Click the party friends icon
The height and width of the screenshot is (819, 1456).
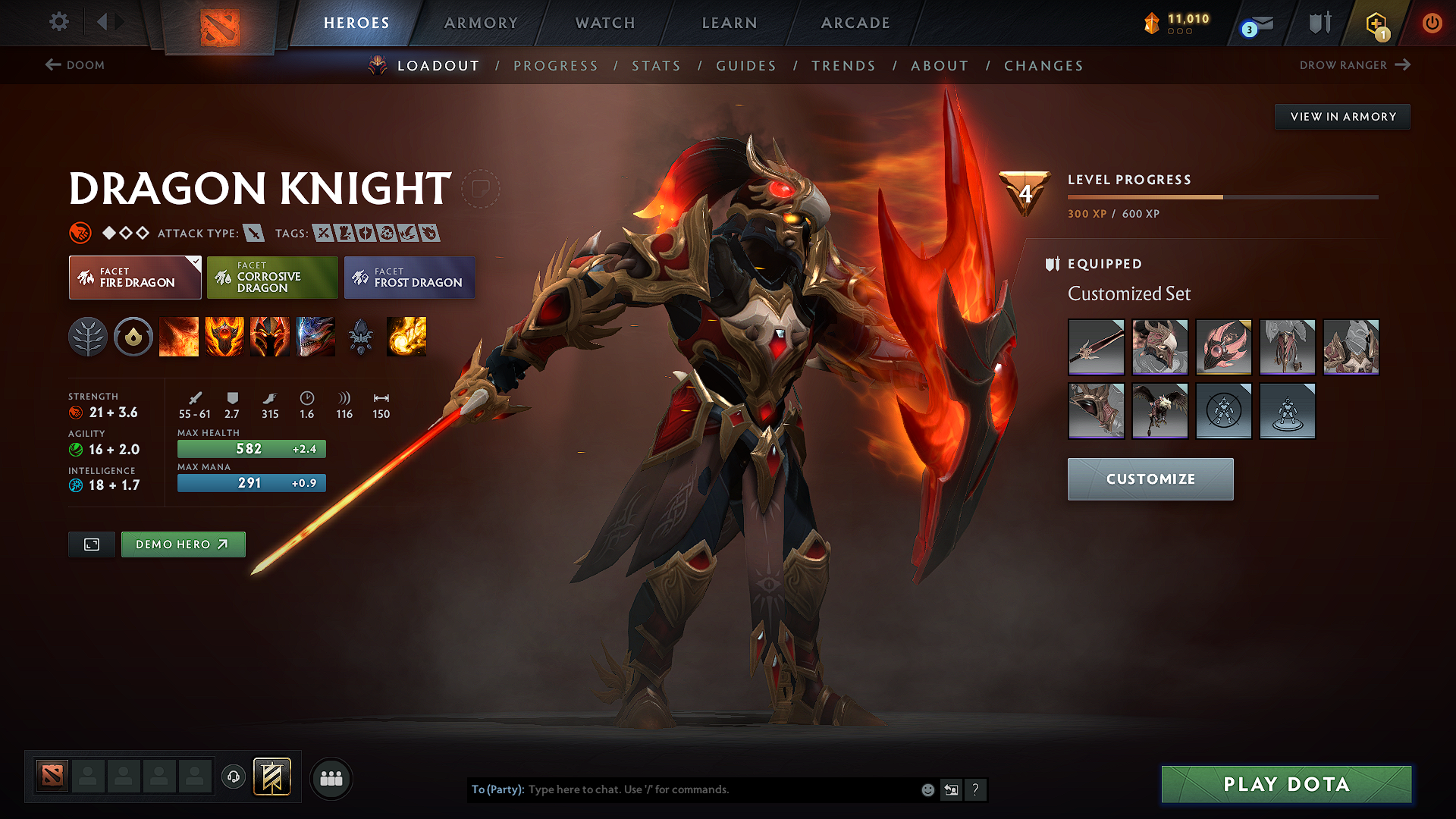331,778
